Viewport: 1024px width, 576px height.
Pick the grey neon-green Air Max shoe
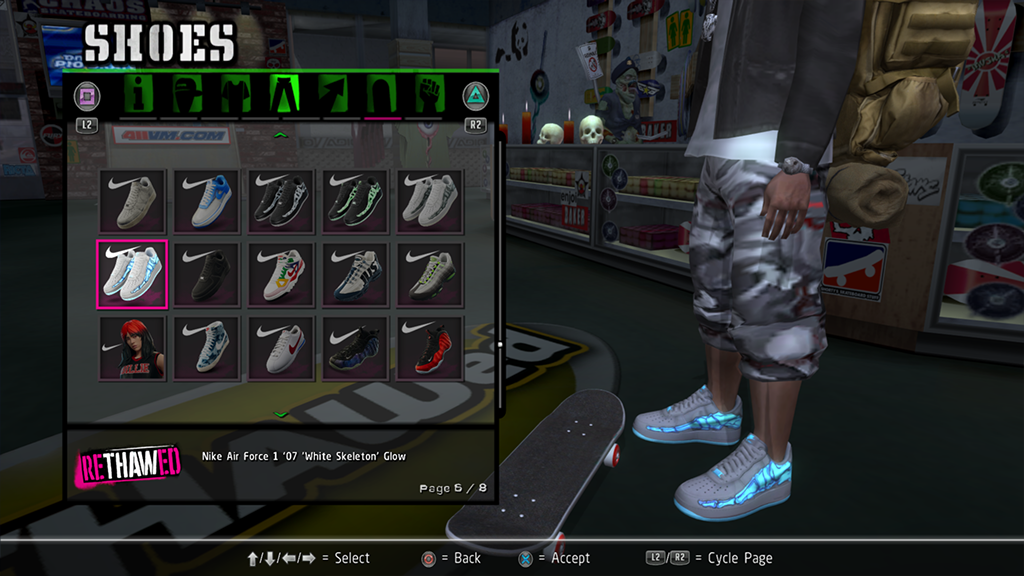[x=431, y=274]
